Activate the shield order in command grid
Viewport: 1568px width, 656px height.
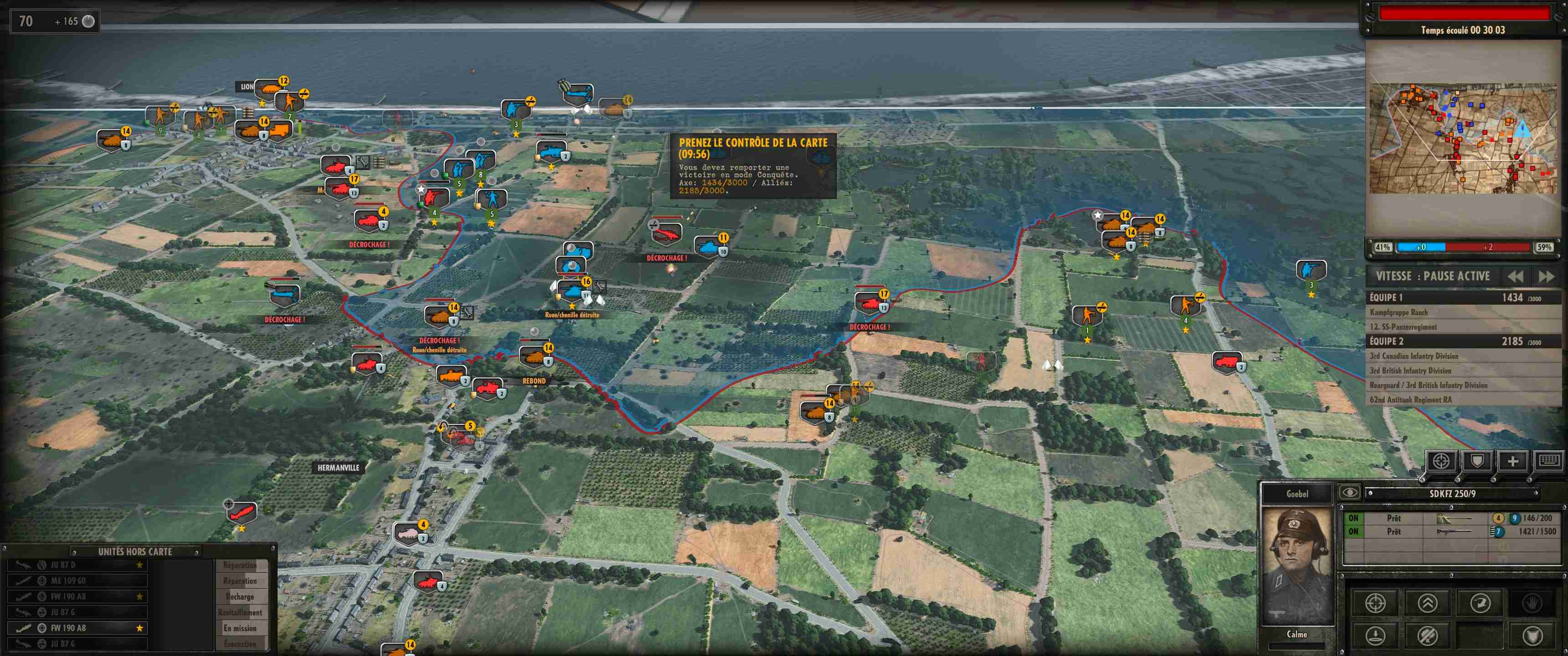(1532, 636)
